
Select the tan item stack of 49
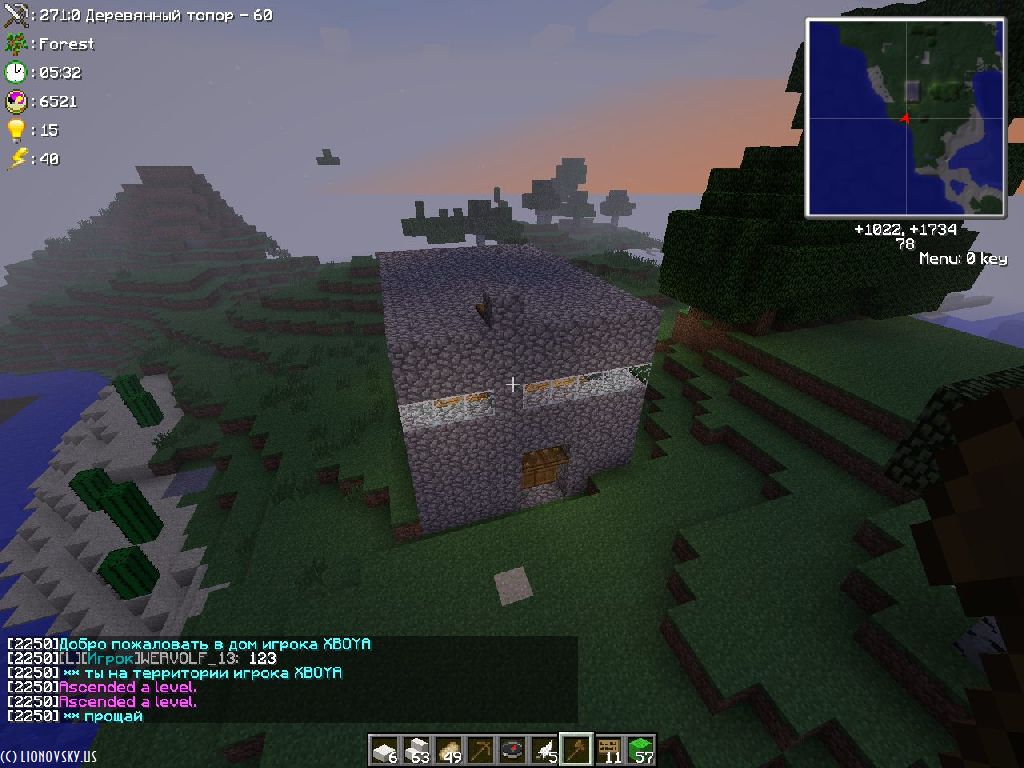(450, 749)
